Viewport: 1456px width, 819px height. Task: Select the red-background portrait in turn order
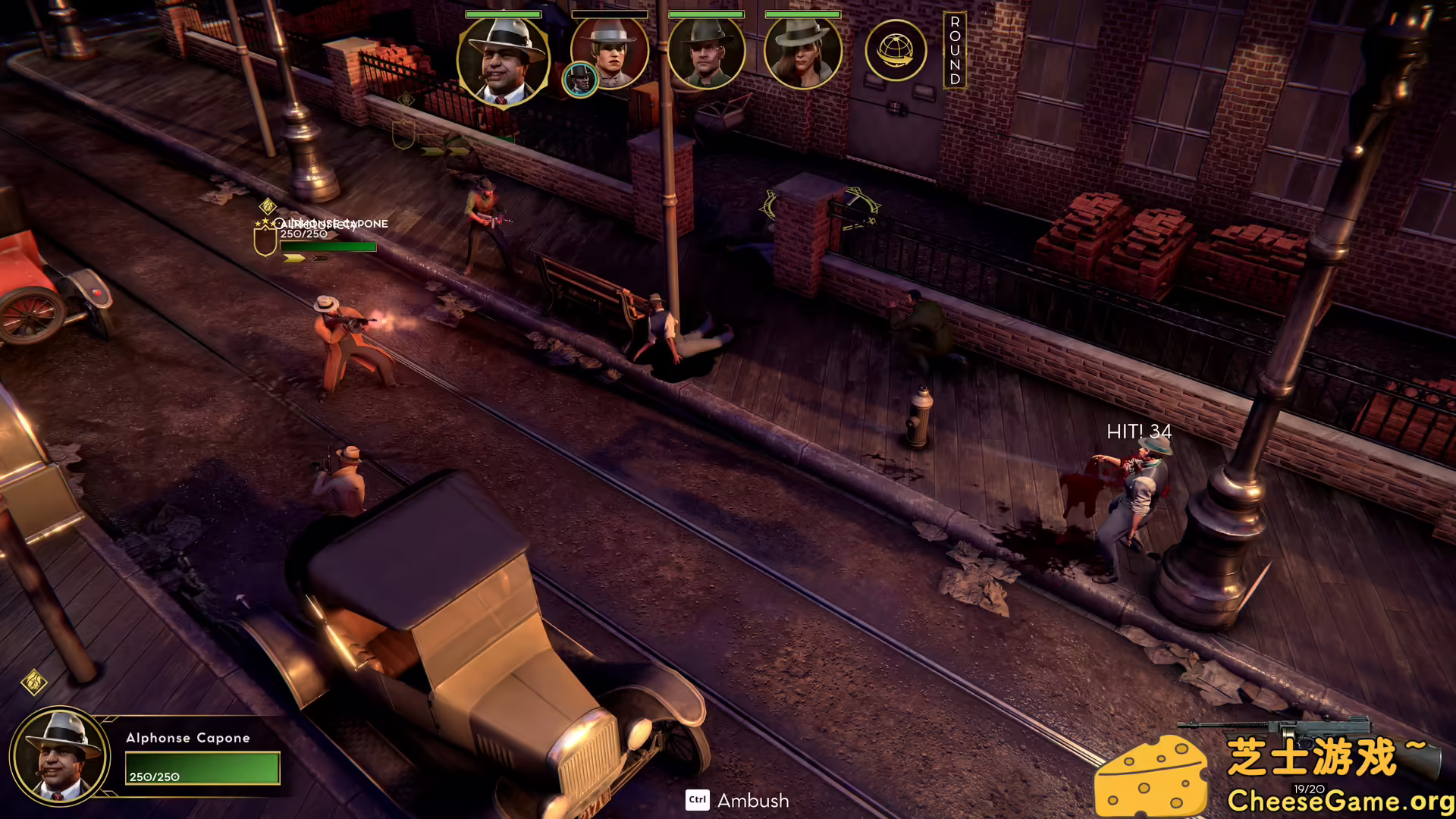[611, 52]
